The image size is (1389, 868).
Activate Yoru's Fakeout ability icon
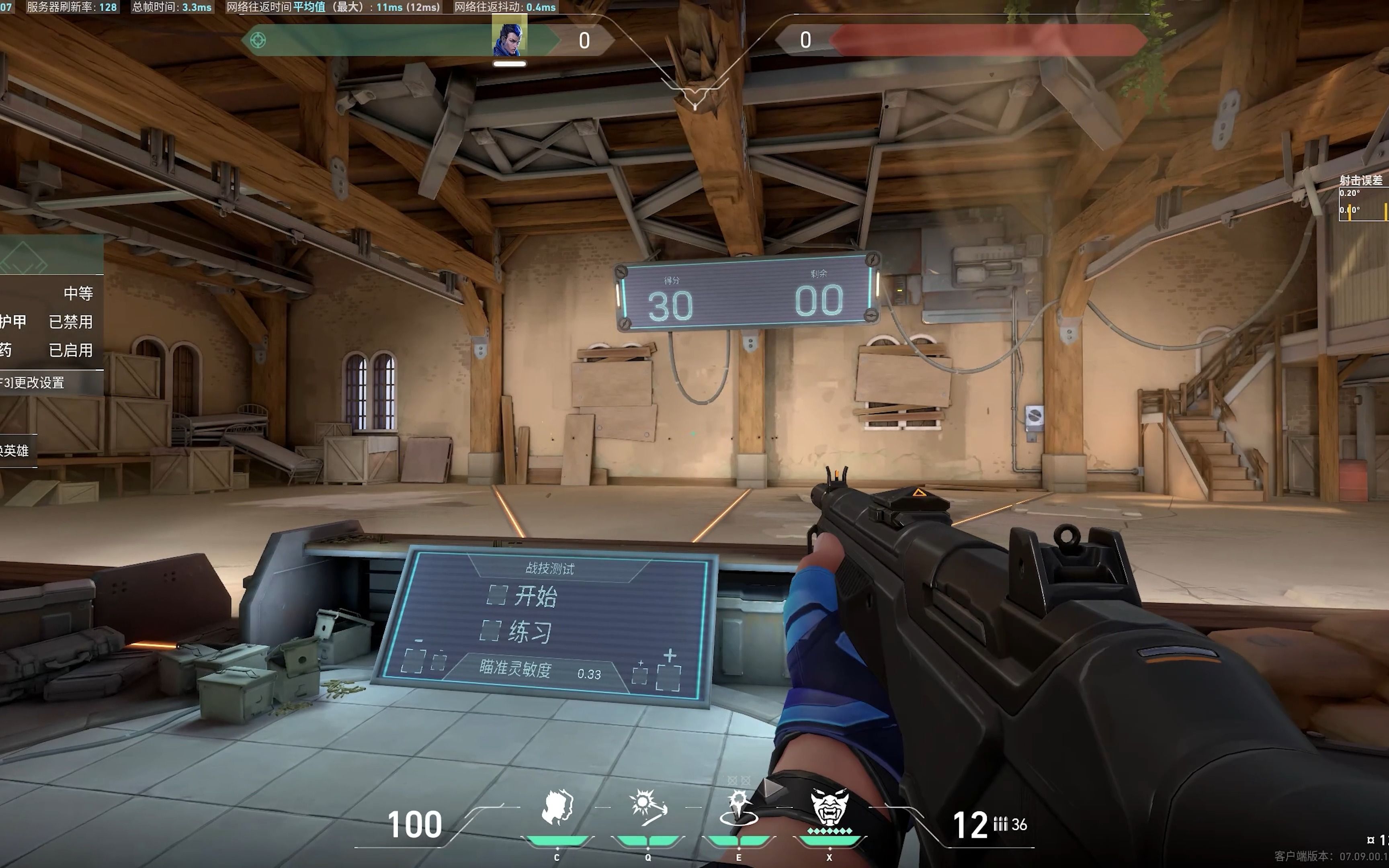[557, 807]
